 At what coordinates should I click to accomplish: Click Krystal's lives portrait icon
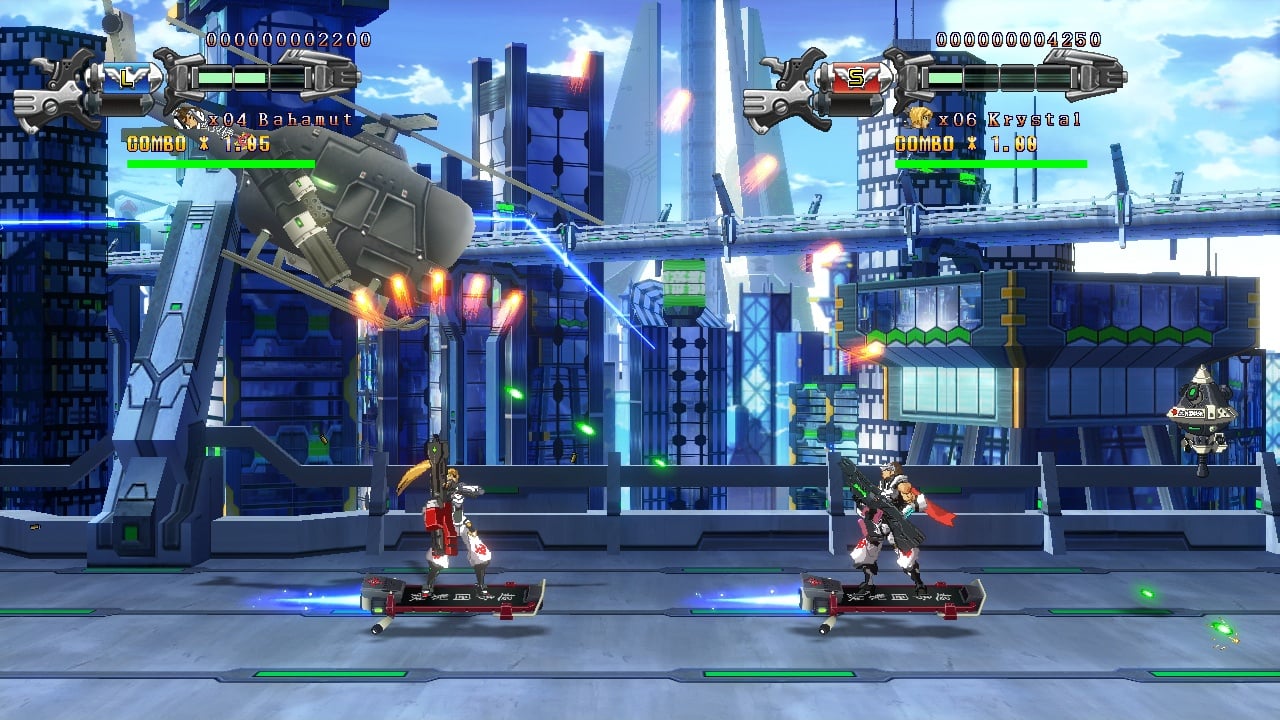click(x=920, y=120)
